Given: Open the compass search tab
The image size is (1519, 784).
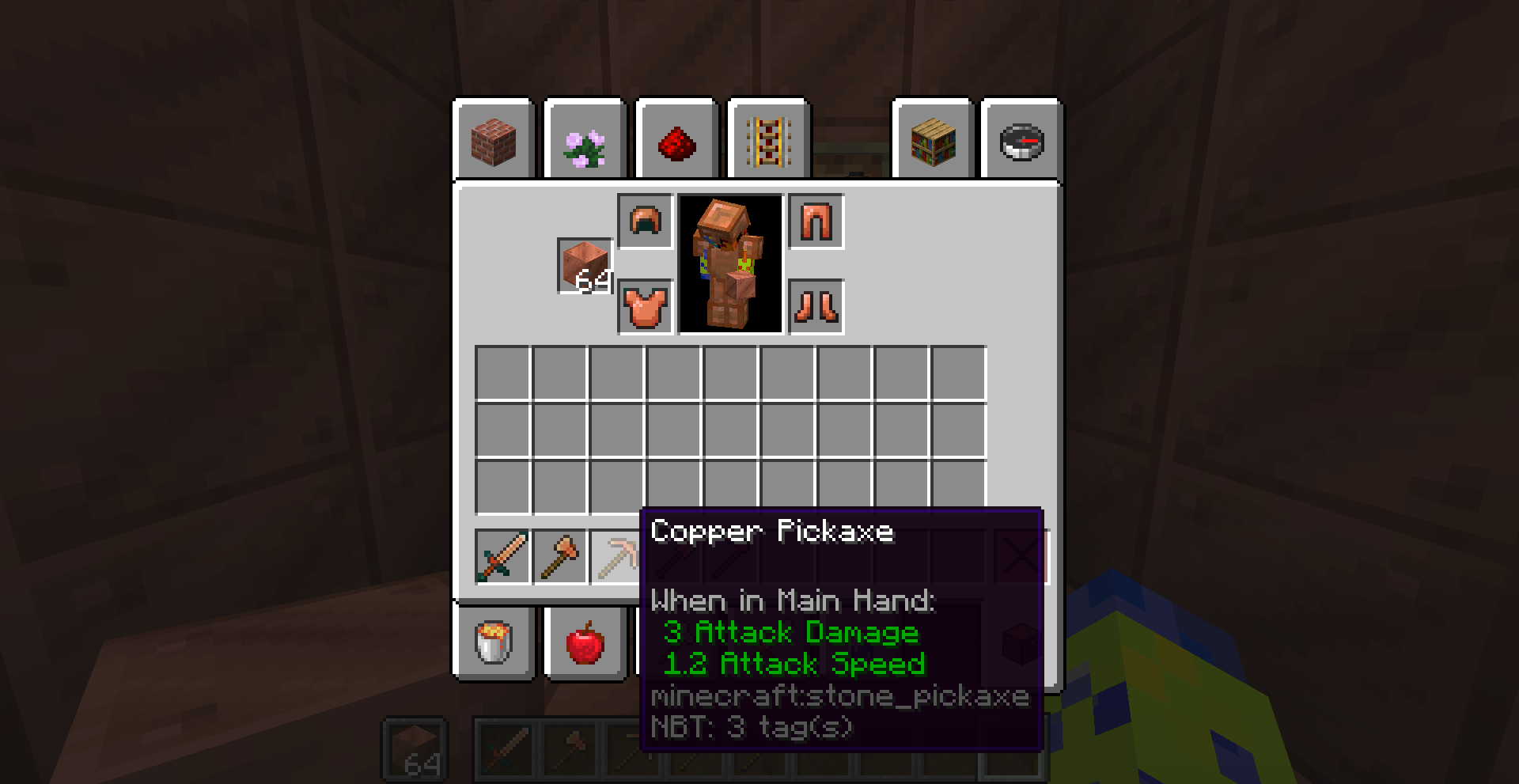Looking at the screenshot, I should 1021,140.
